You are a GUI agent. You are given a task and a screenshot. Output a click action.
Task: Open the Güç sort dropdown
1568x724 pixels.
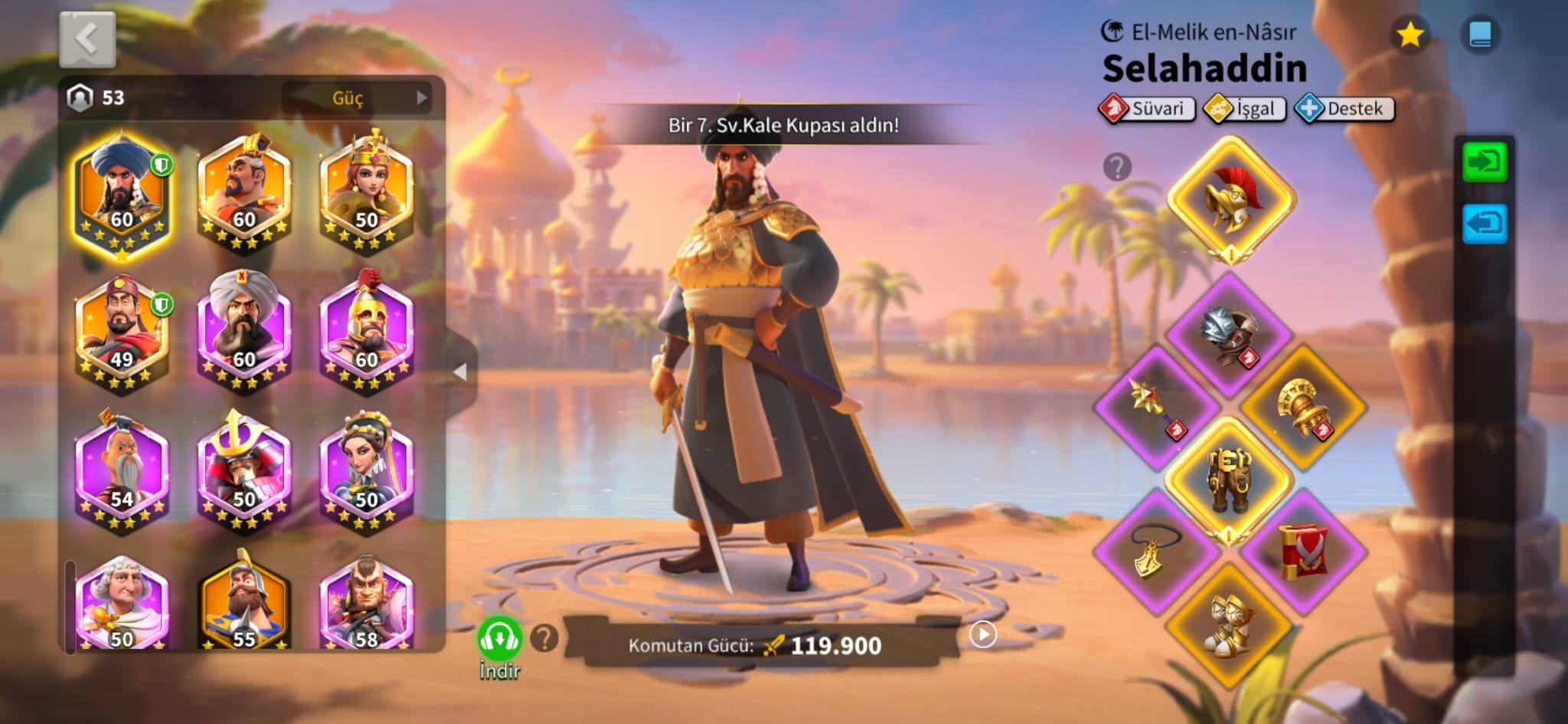(358, 98)
